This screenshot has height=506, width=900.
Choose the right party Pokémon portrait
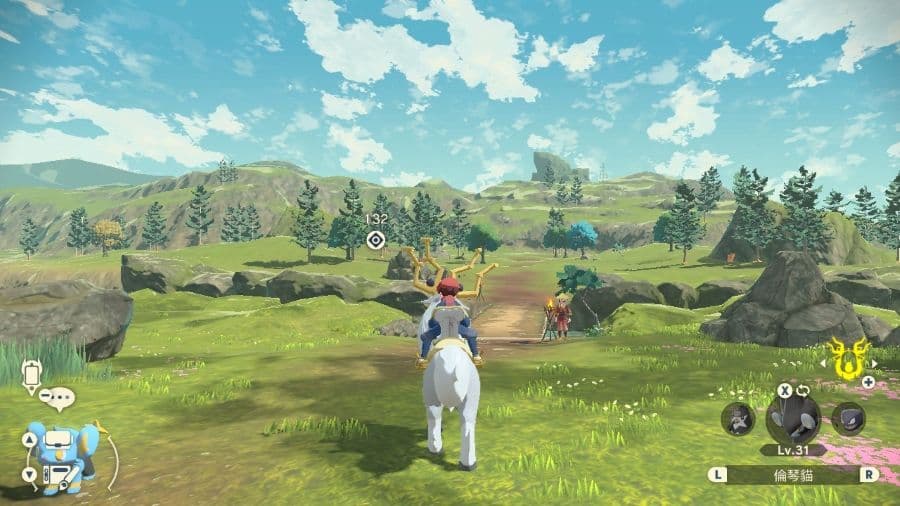click(848, 418)
